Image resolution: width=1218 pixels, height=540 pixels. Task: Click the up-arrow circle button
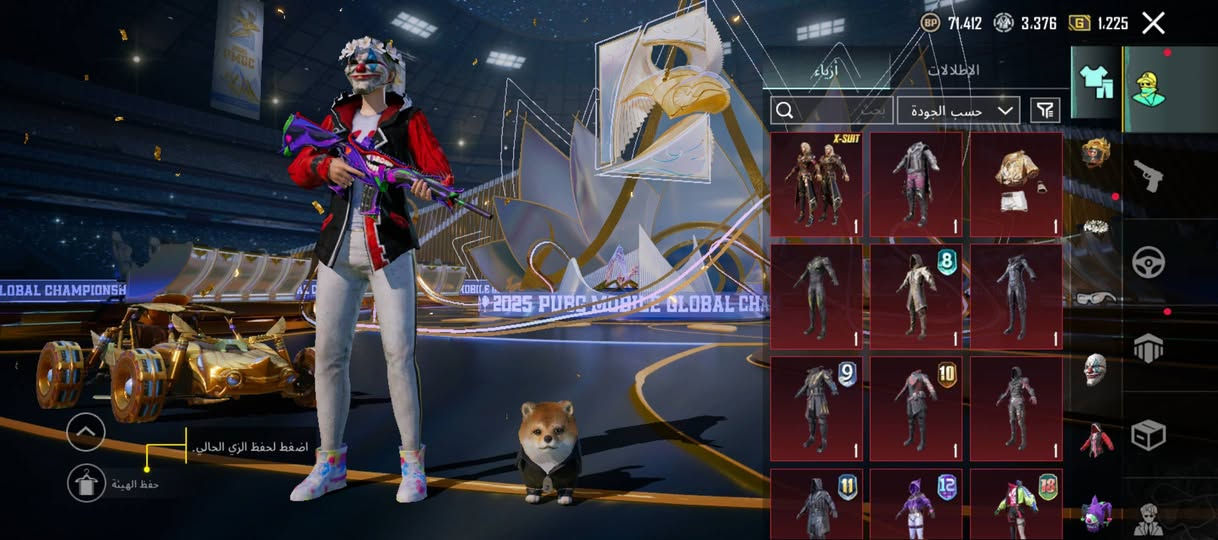click(x=86, y=432)
